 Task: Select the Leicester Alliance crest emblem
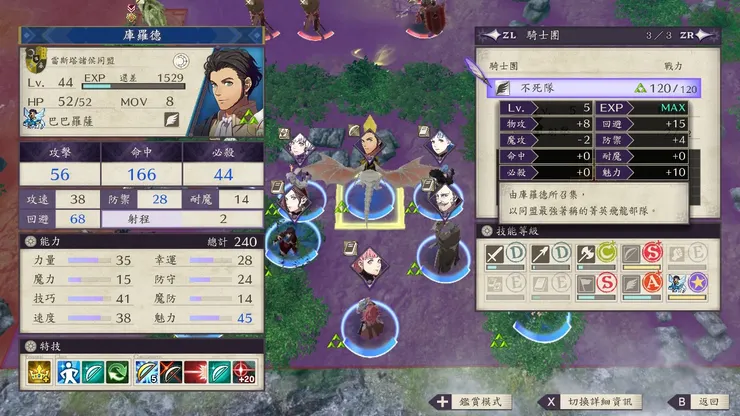click(35, 60)
